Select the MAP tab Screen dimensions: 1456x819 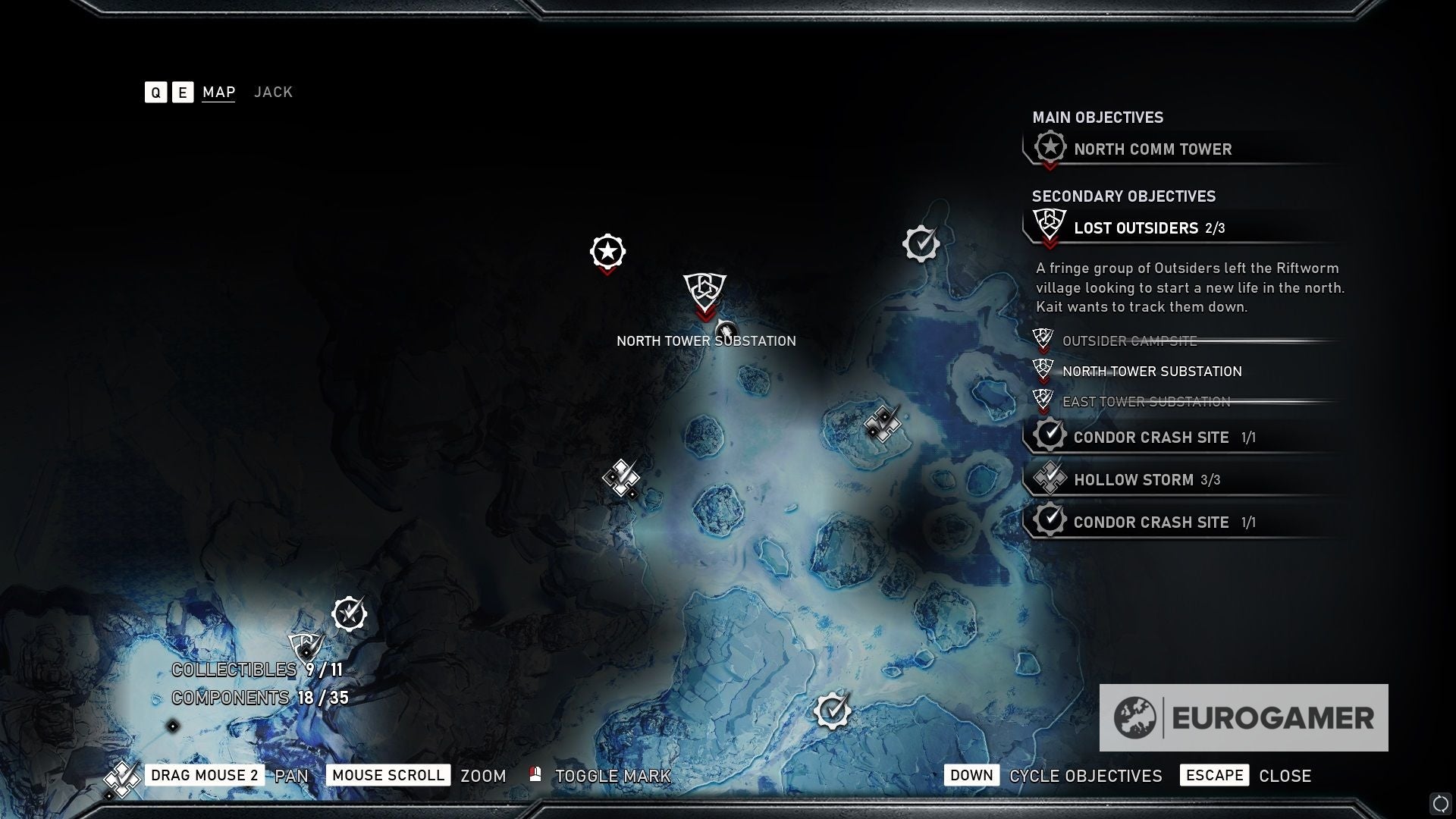[218, 93]
